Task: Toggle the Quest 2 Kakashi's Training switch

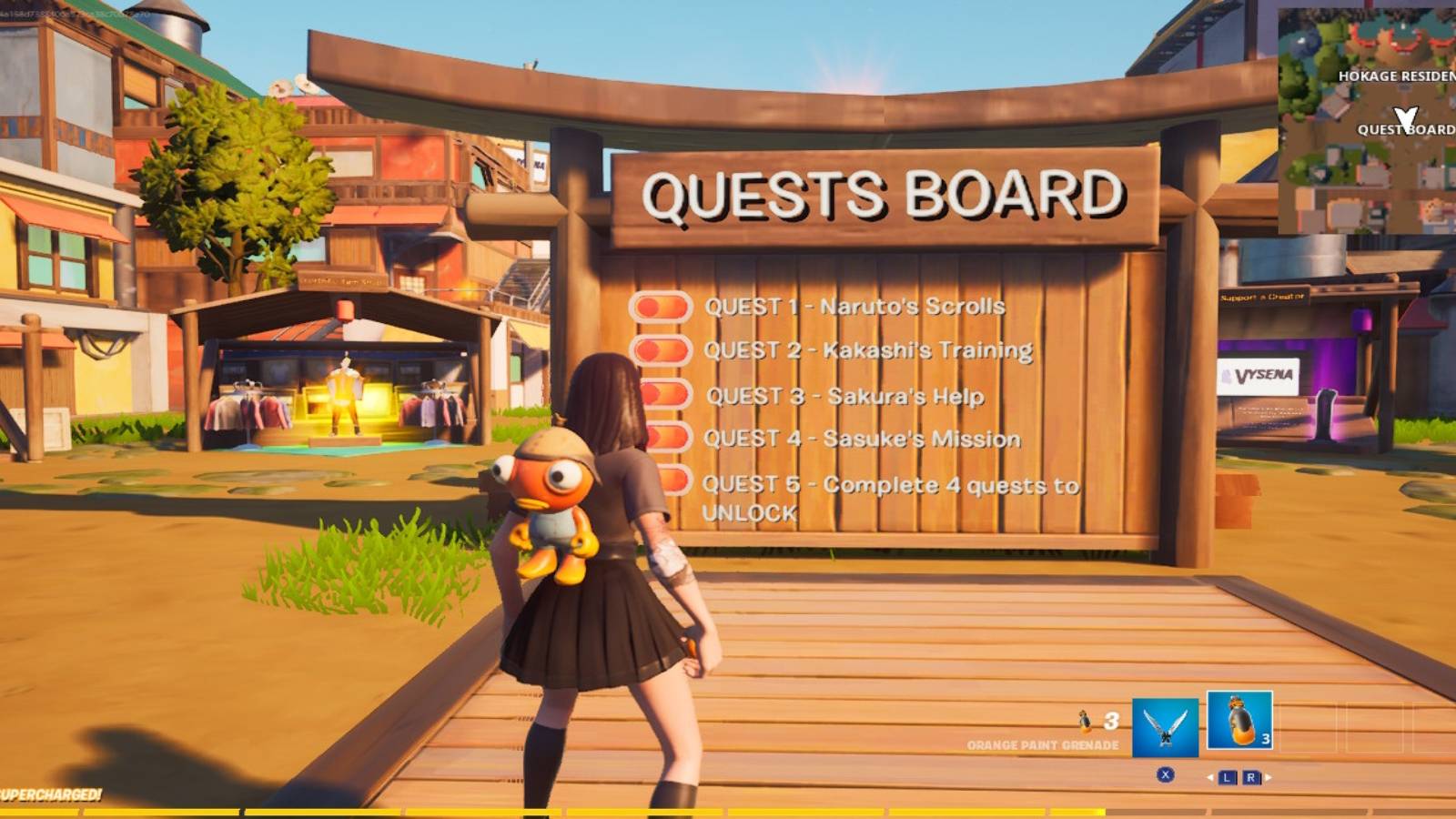Action: coord(662,352)
